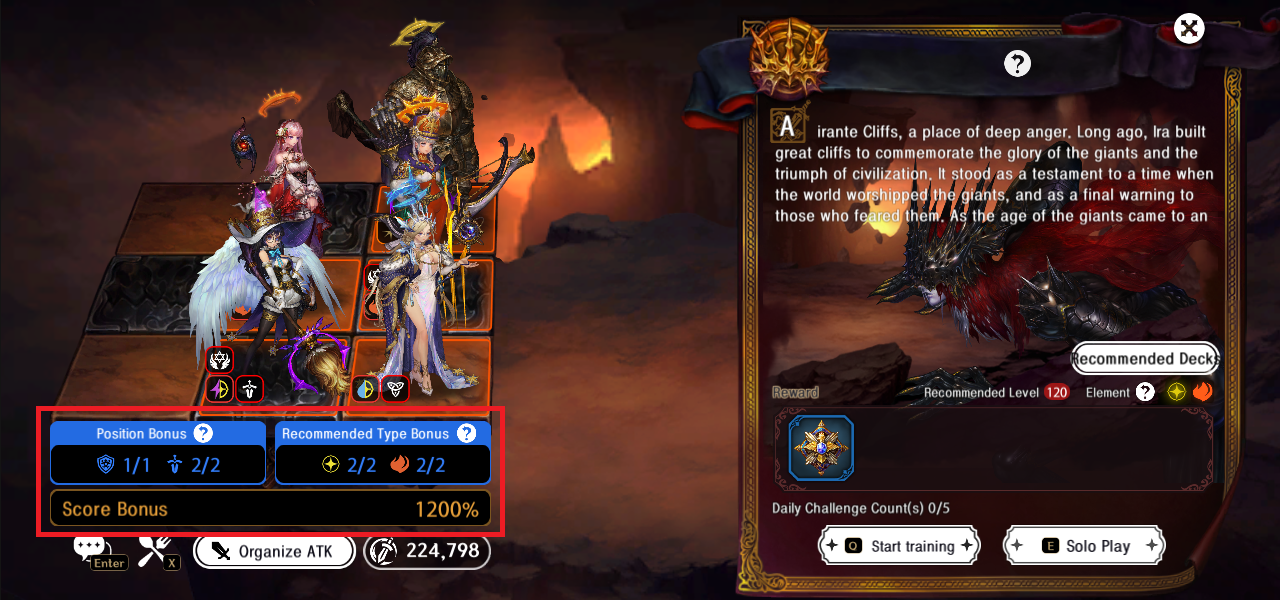Start Solo Play

[1084, 546]
